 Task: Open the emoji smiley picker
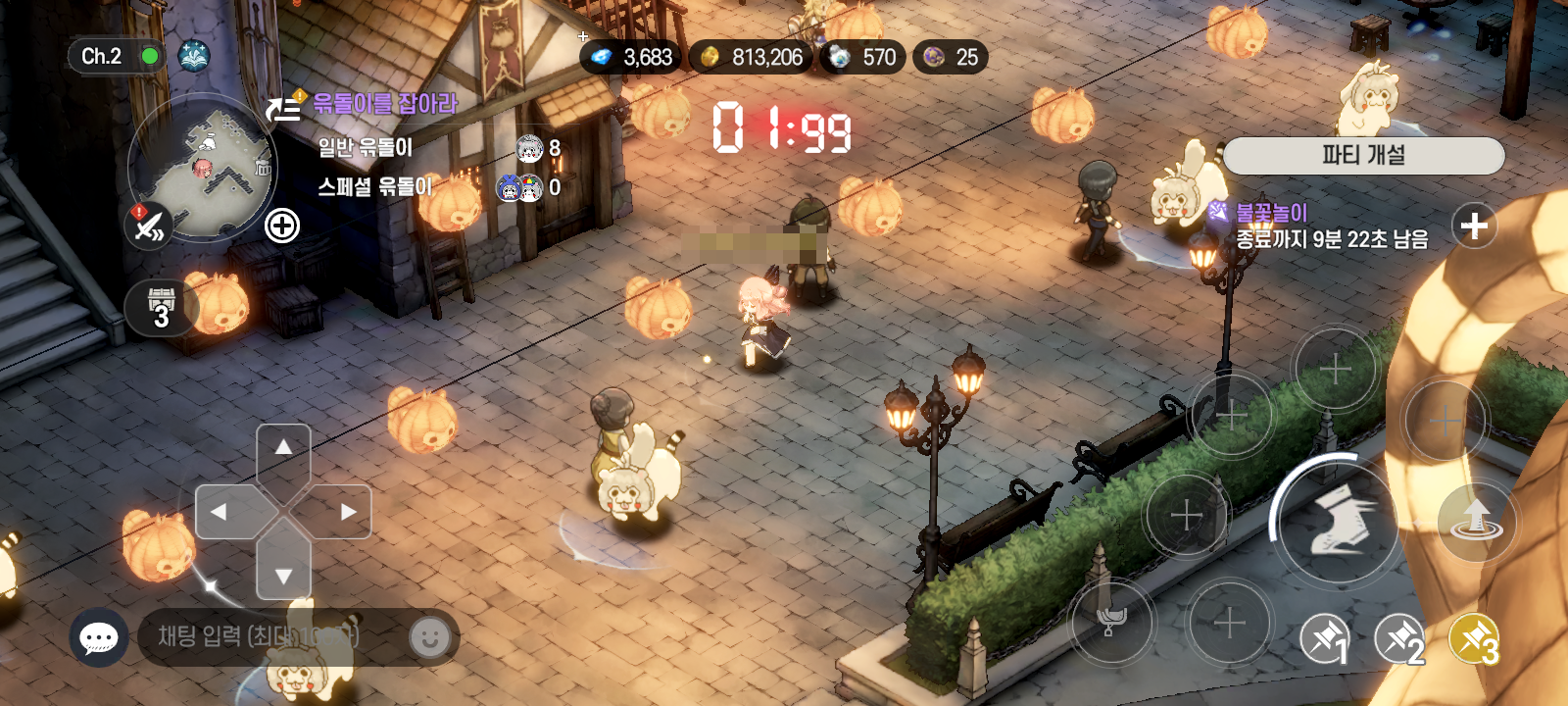tap(429, 638)
